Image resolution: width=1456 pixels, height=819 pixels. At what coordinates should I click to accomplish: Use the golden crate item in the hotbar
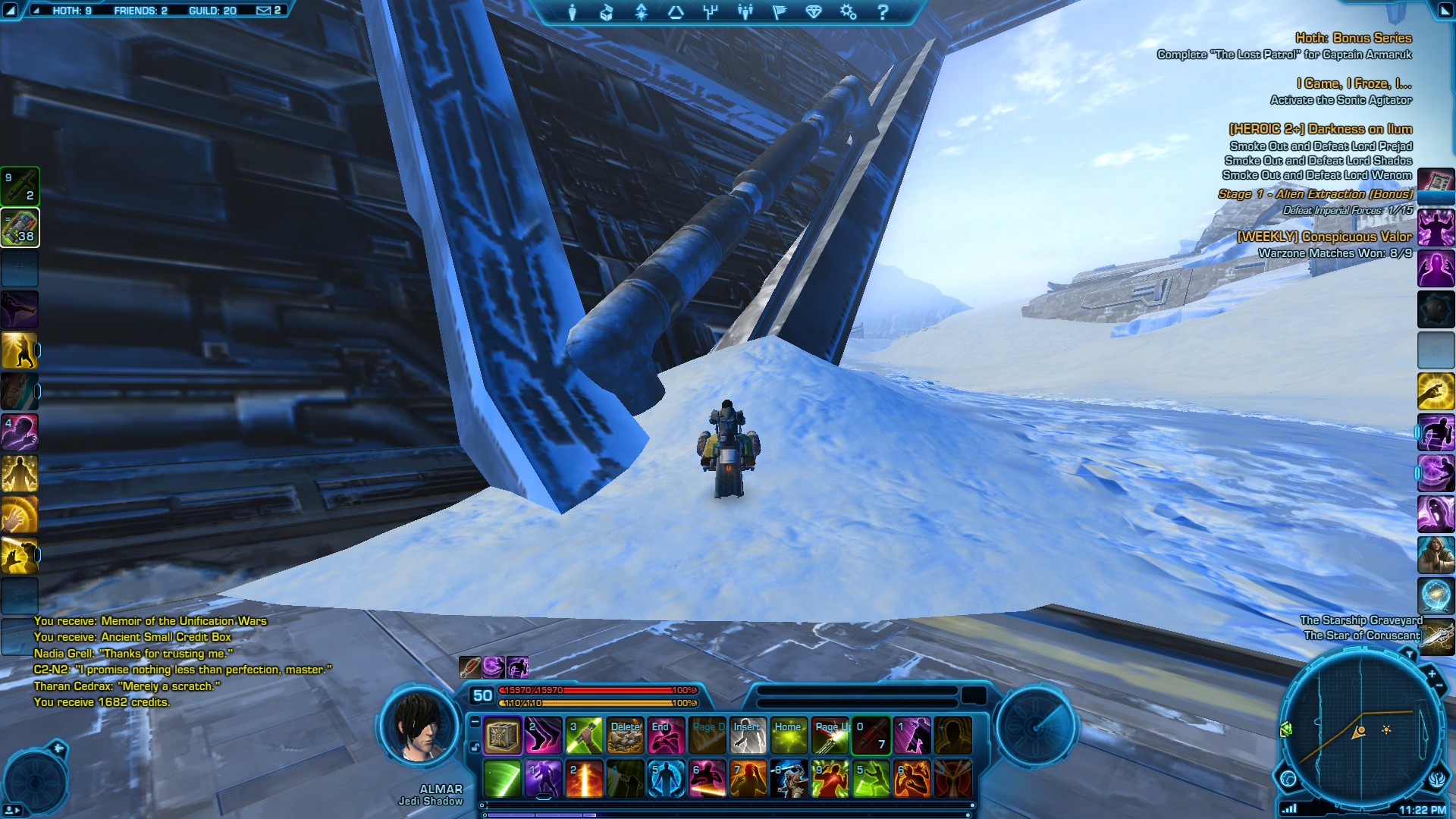pyautogui.click(x=502, y=736)
